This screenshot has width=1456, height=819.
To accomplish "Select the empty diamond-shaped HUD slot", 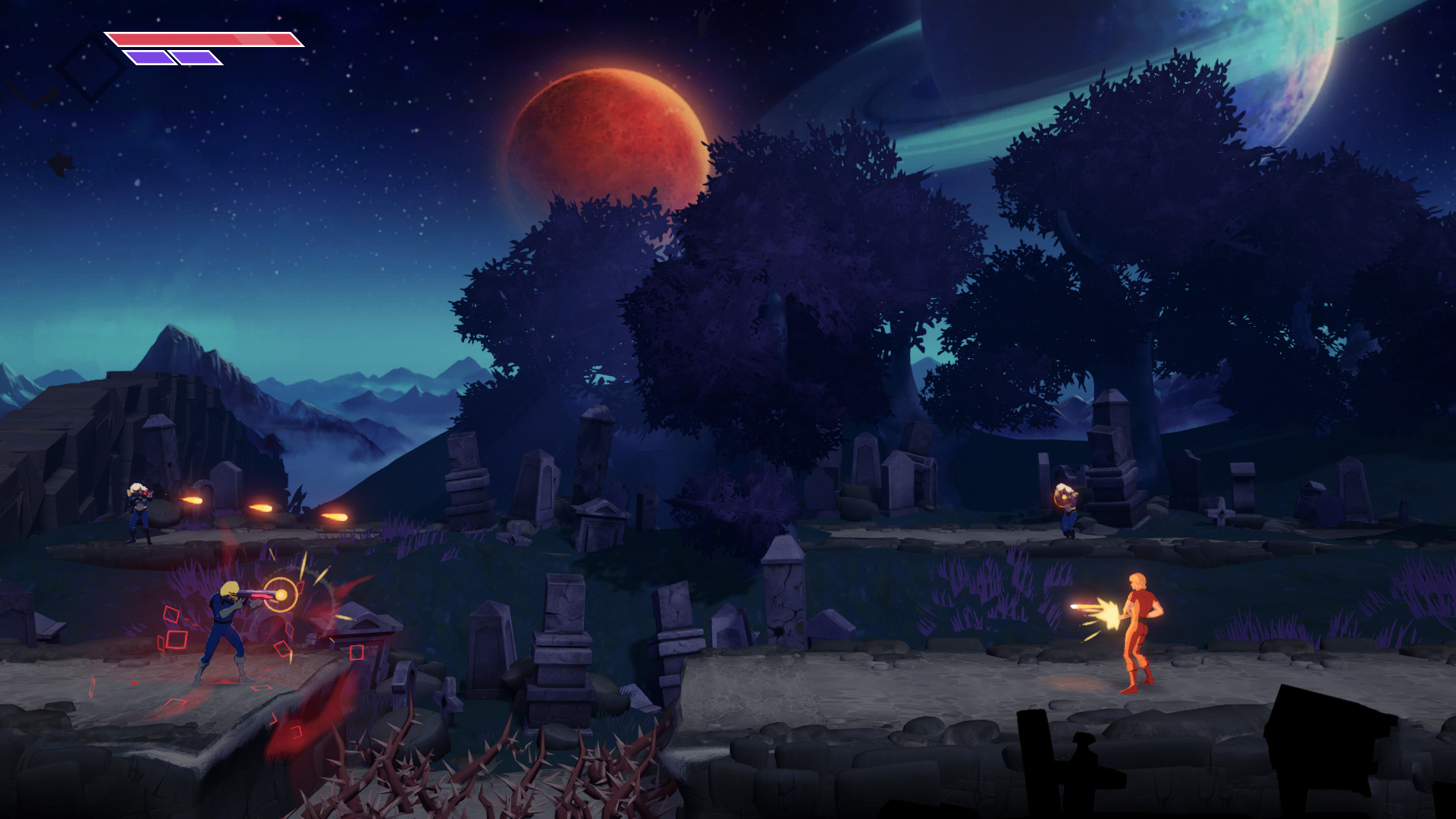I will 91,67.
